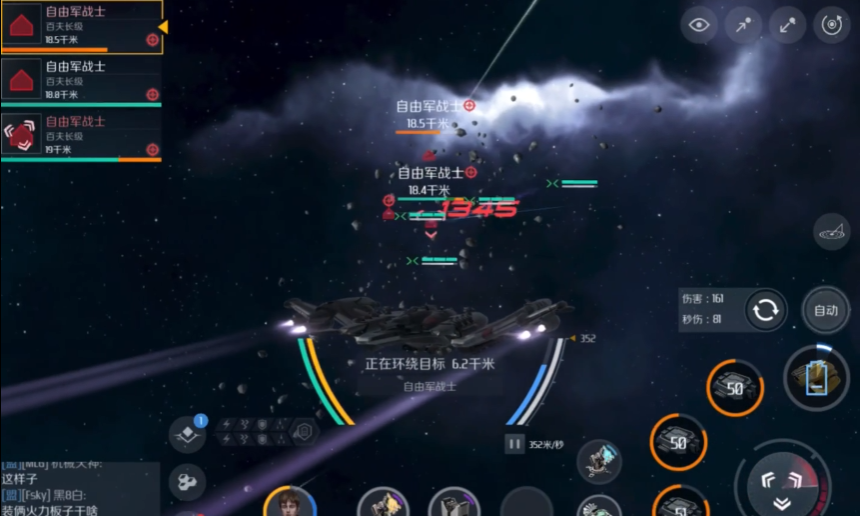Open the layers icon with notification badge

(187, 435)
